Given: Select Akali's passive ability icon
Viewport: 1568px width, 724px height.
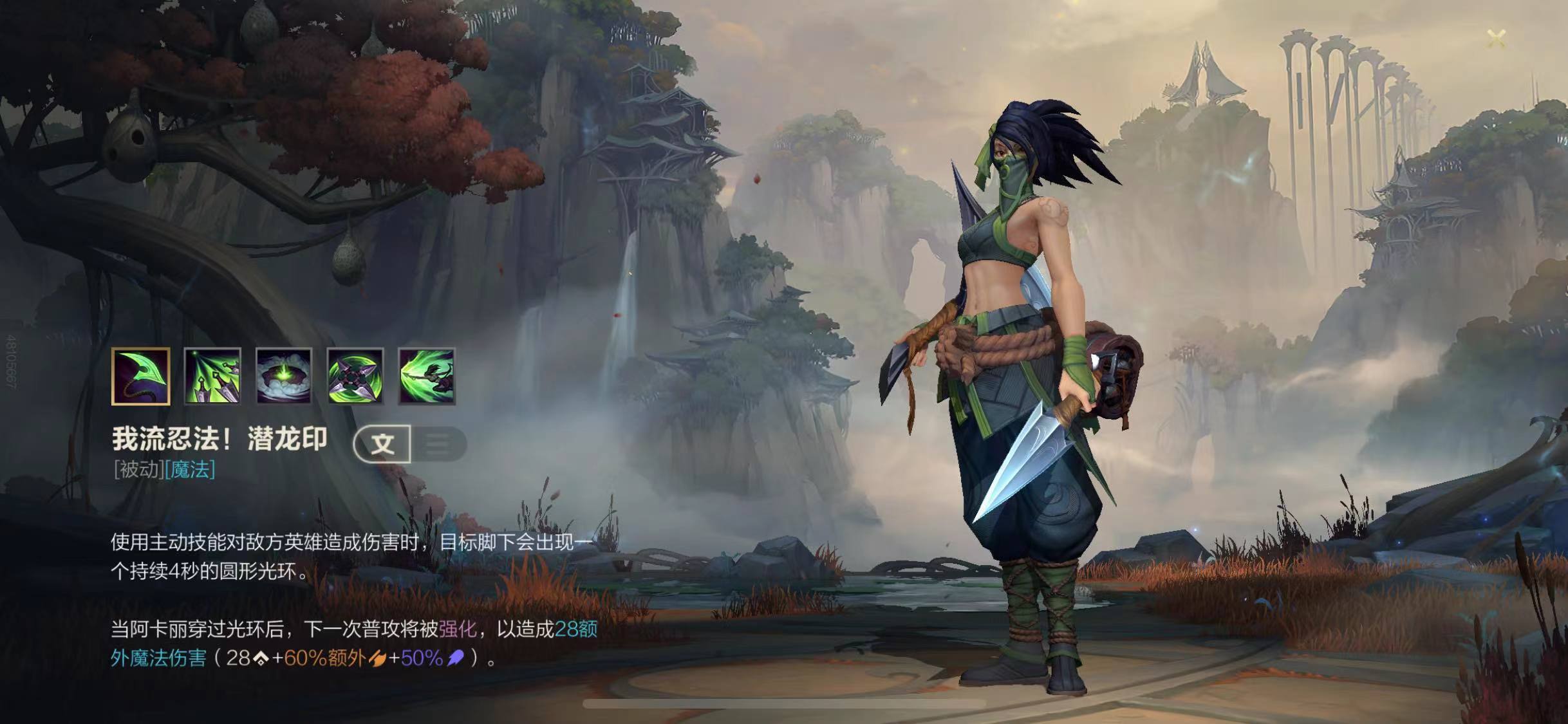Looking at the screenshot, I should coord(141,376).
